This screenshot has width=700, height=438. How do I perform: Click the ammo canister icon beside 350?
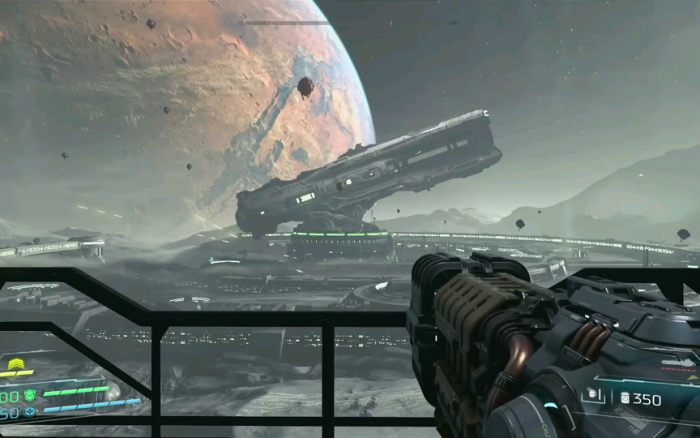point(625,399)
